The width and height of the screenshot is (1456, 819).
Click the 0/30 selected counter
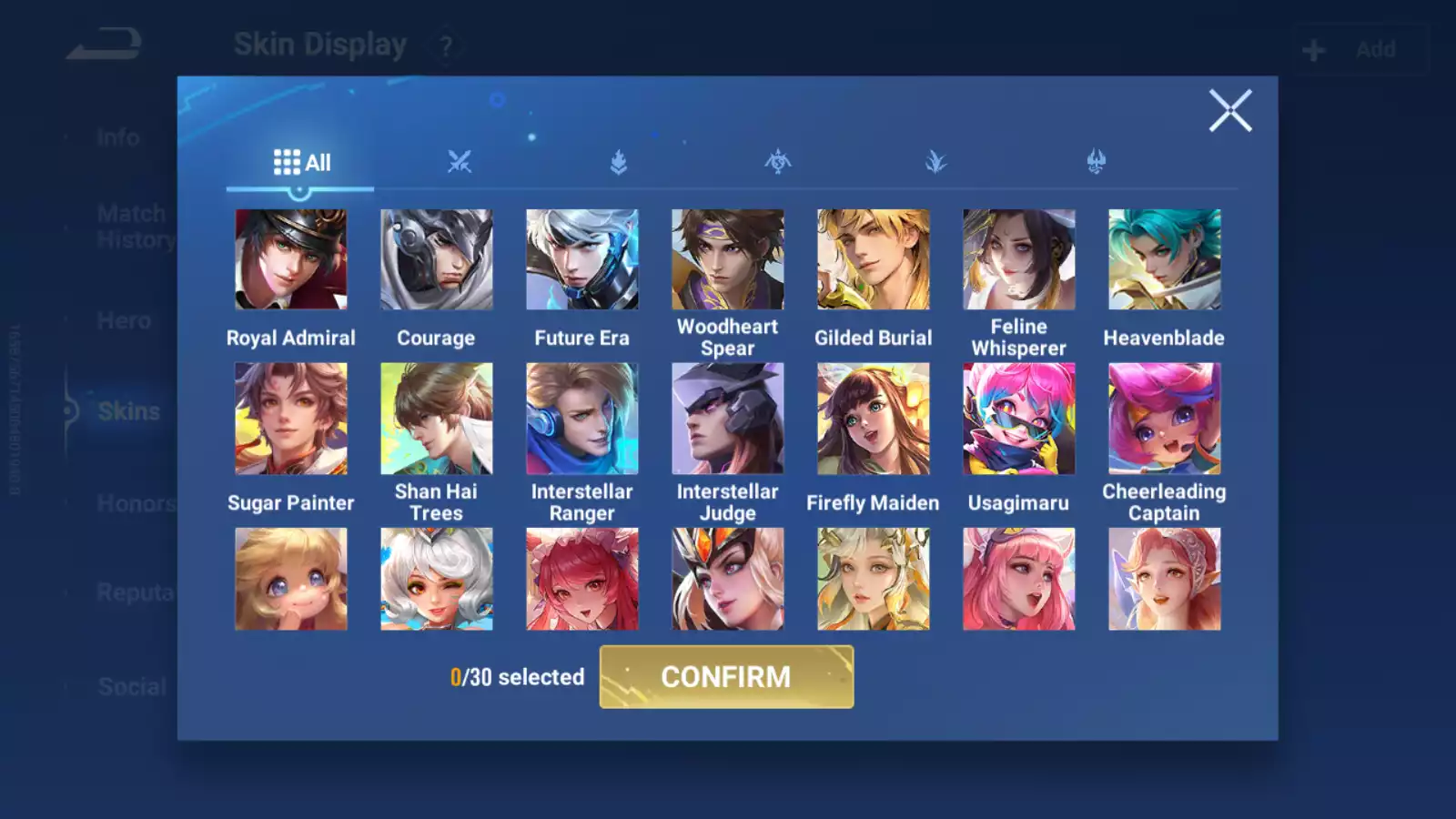point(517,677)
